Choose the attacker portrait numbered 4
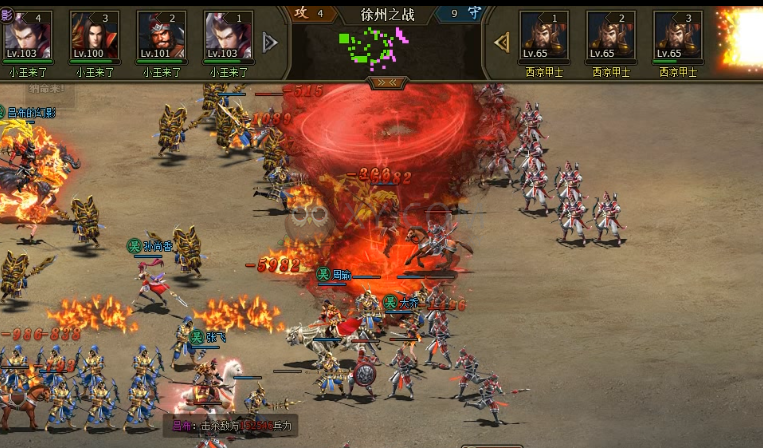Viewport: 763px width, 448px height. (28, 37)
